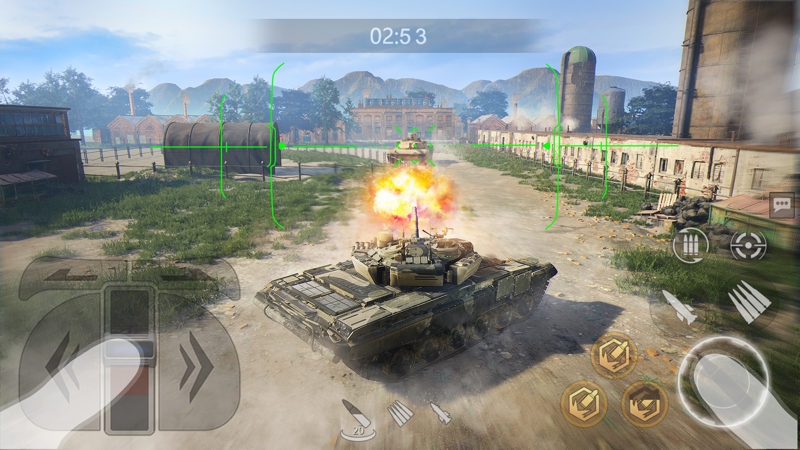Open the chat message box
The height and width of the screenshot is (450, 800).
(782, 206)
